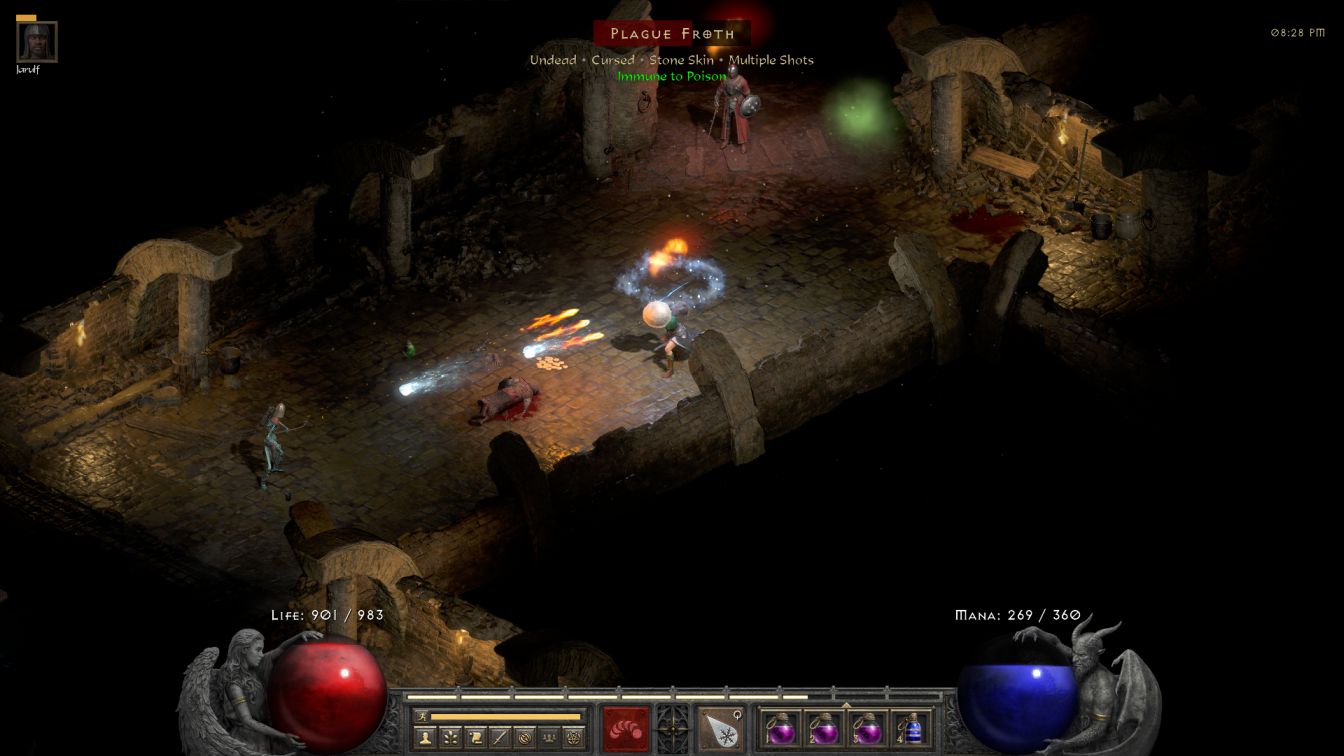Open the skill tree panel
Viewport: 1344px width, 756px height.
click(452, 738)
